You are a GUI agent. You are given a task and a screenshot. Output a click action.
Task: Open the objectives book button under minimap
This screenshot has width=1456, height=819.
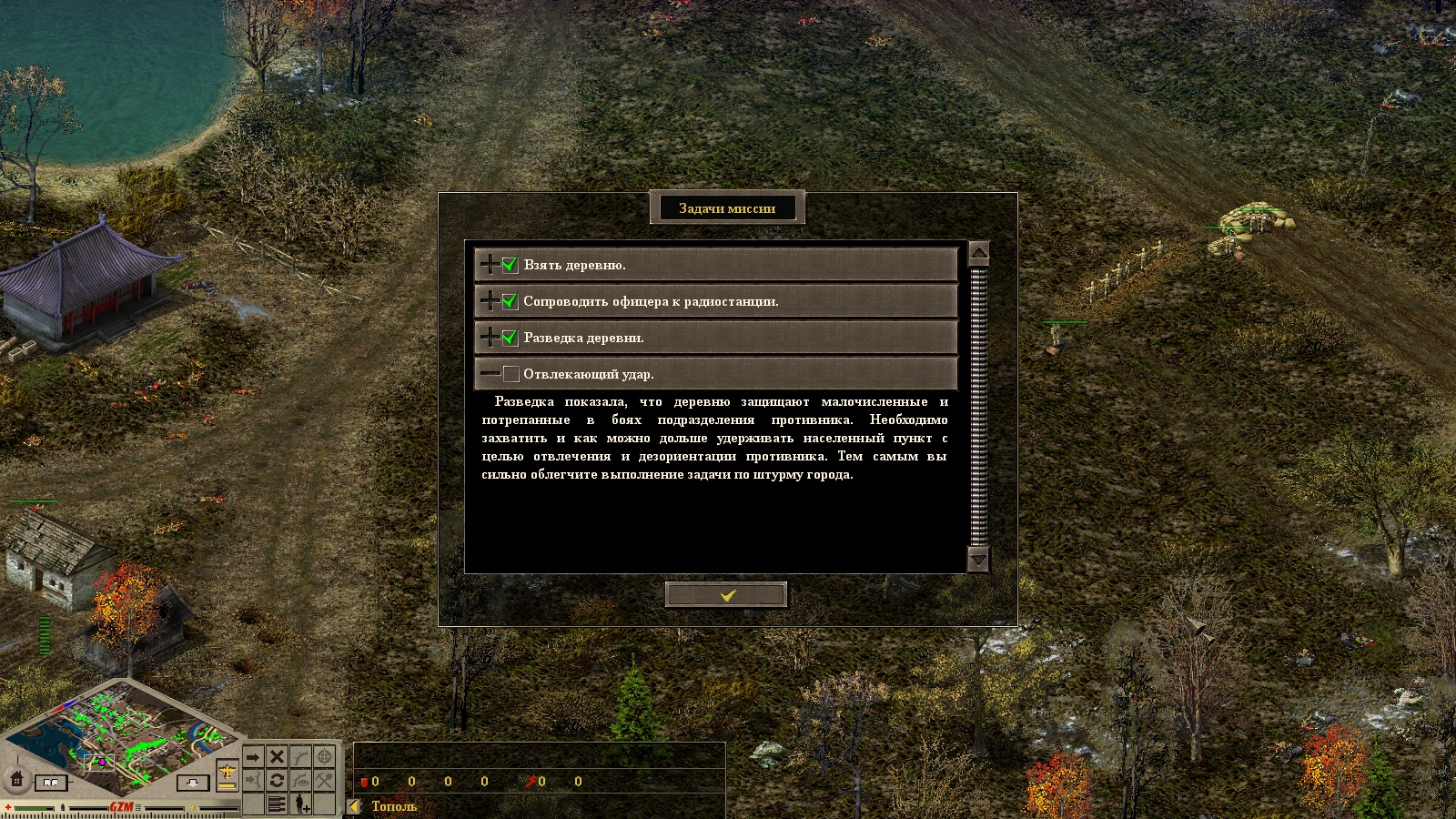[51, 782]
